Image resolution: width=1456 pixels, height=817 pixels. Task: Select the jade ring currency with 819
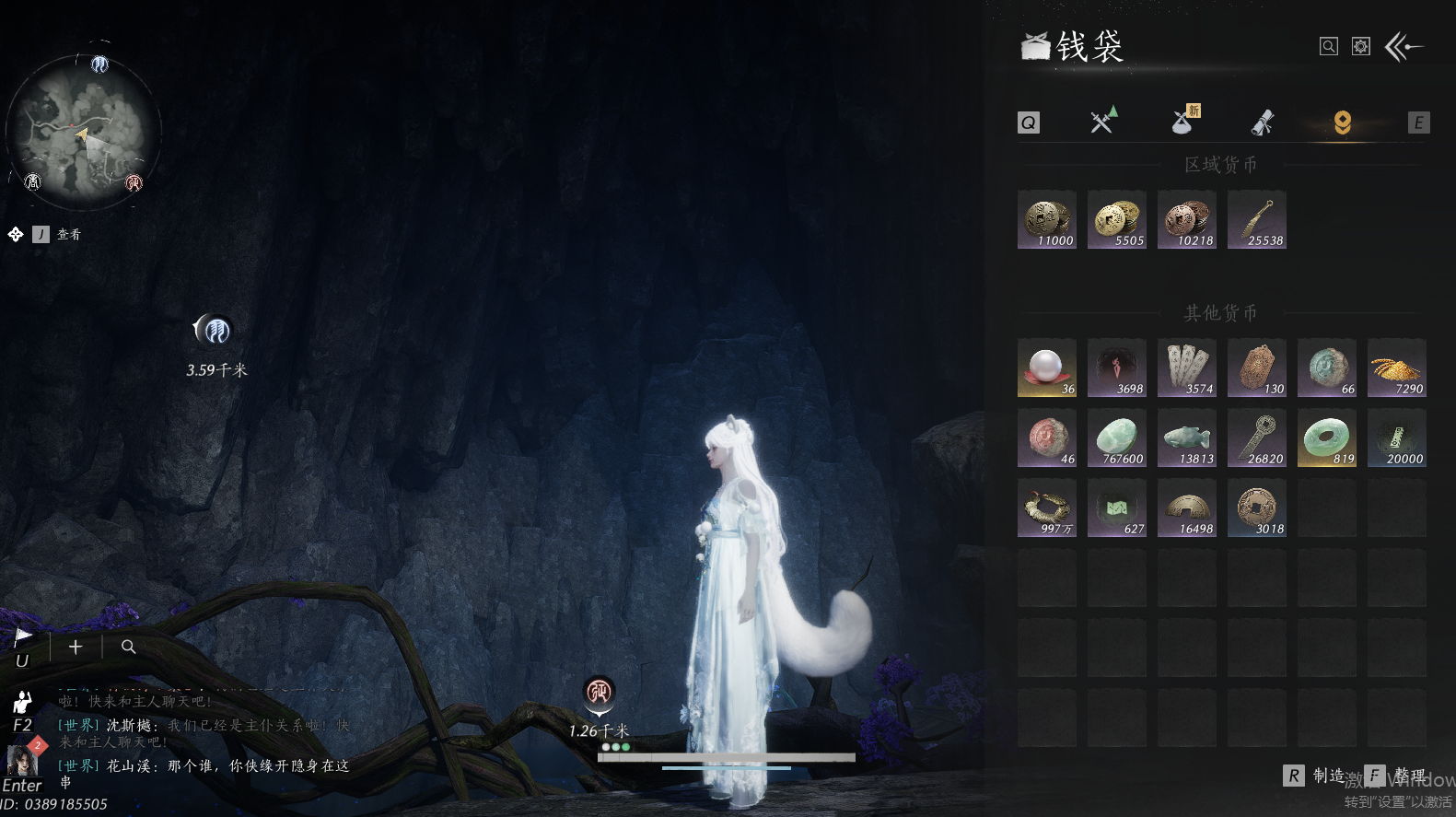[x=1327, y=438]
